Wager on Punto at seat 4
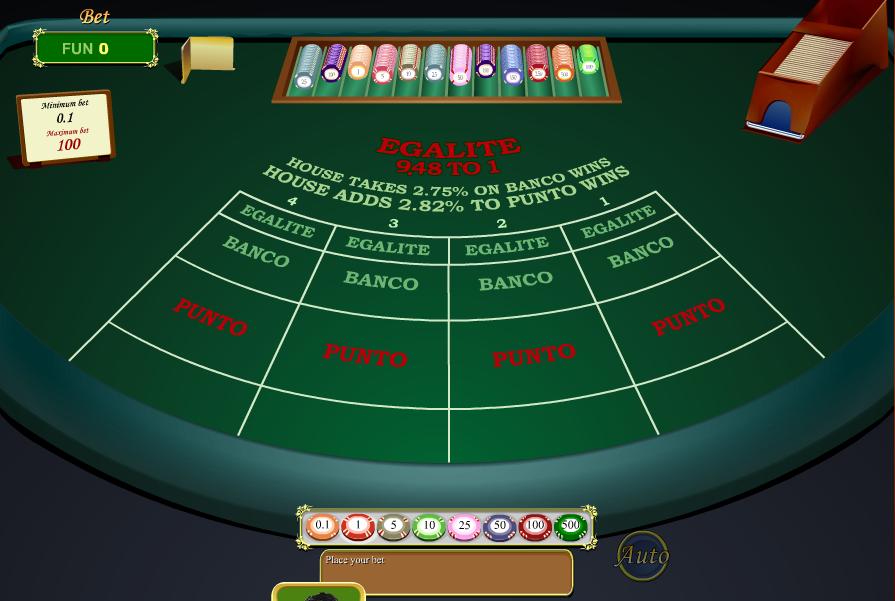Screen dimensions: 895x601 click(210, 316)
